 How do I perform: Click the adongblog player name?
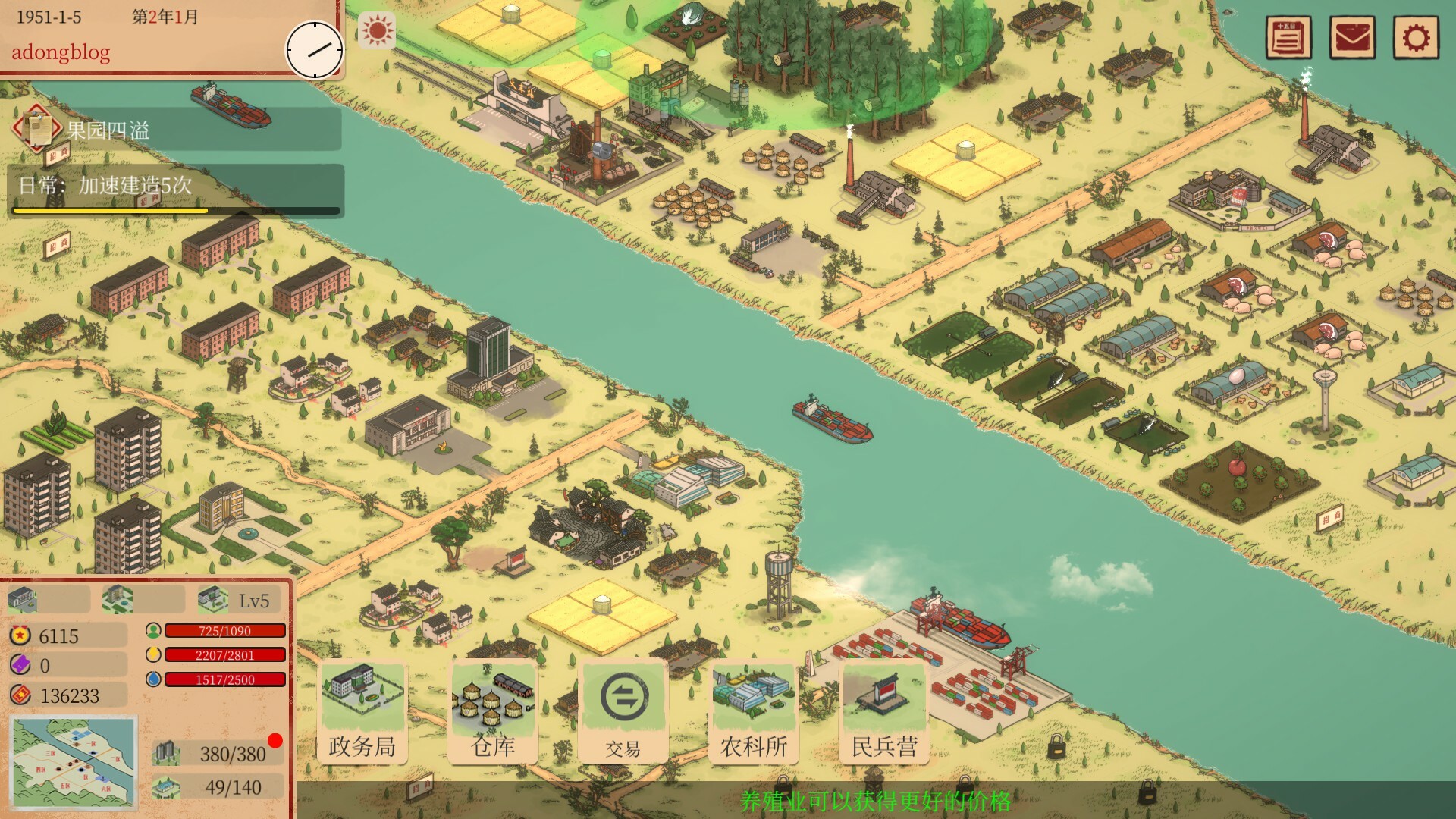coord(61,53)
